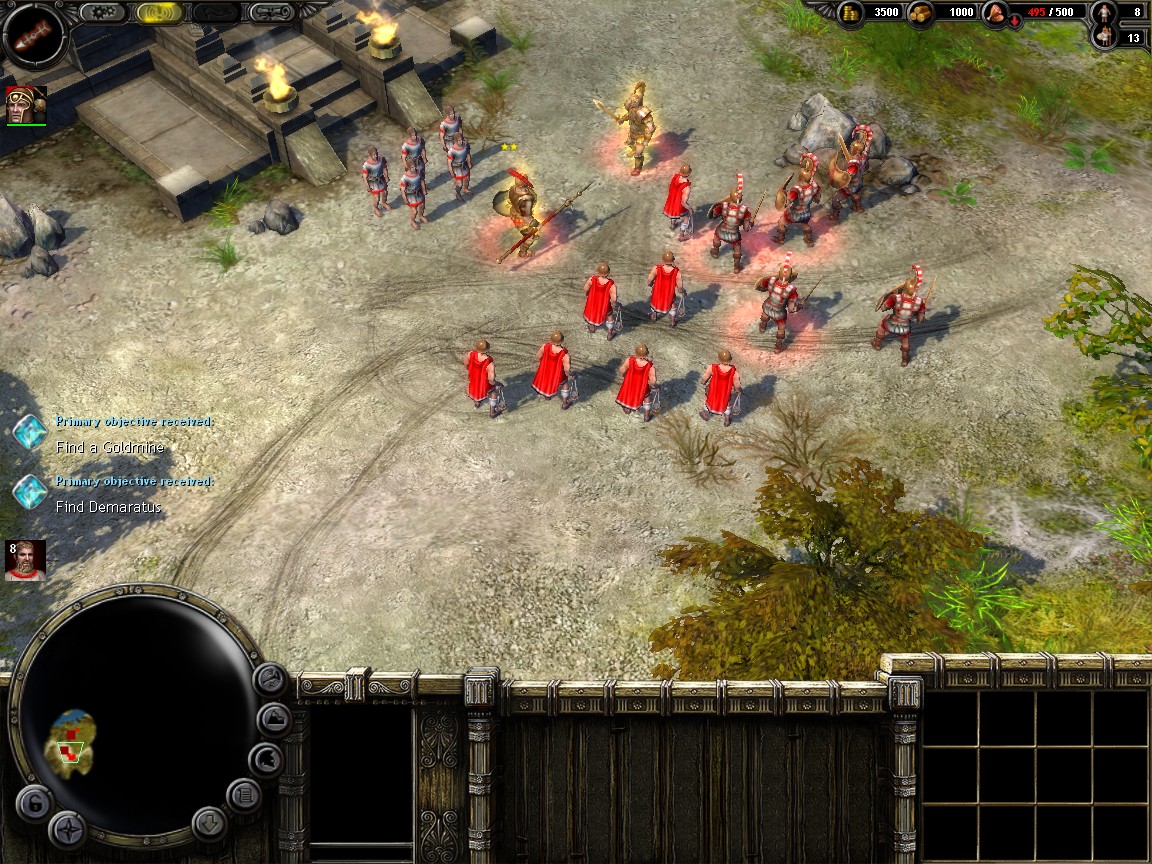
Task: Click the yellow alert signal button
Action: click(160, 13)
